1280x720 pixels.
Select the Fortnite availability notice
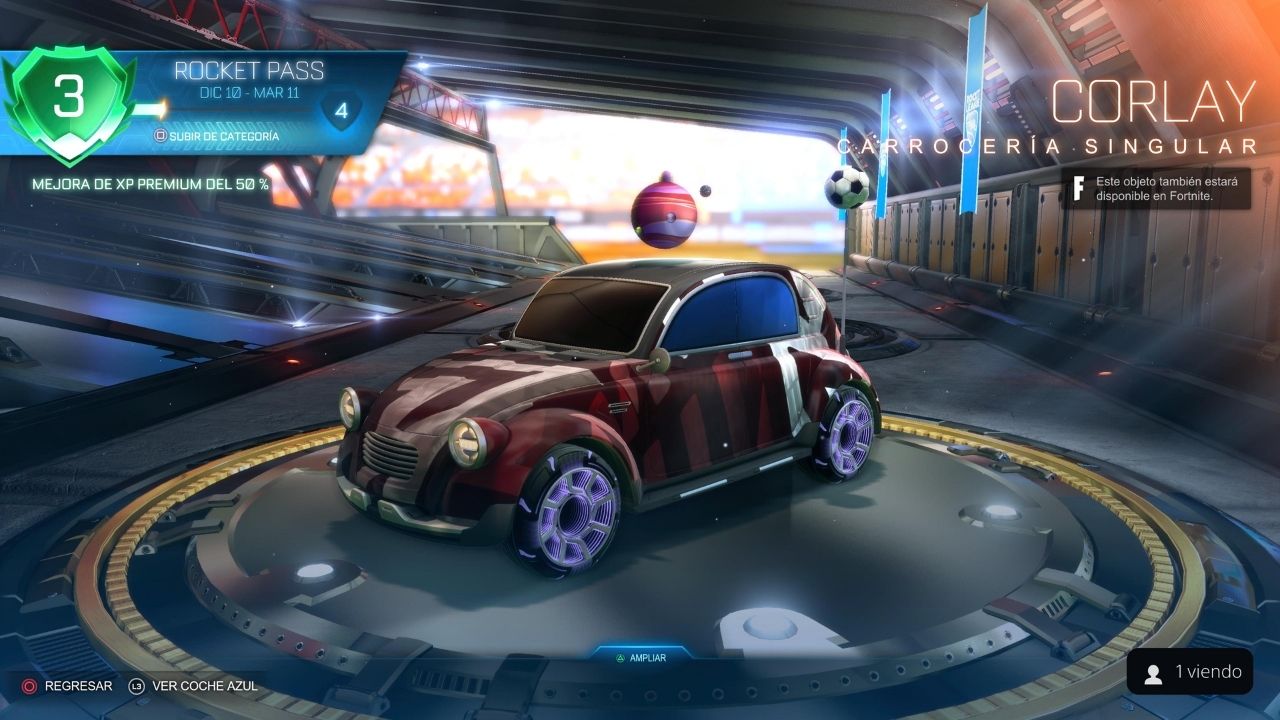(x=1156, y=188)
